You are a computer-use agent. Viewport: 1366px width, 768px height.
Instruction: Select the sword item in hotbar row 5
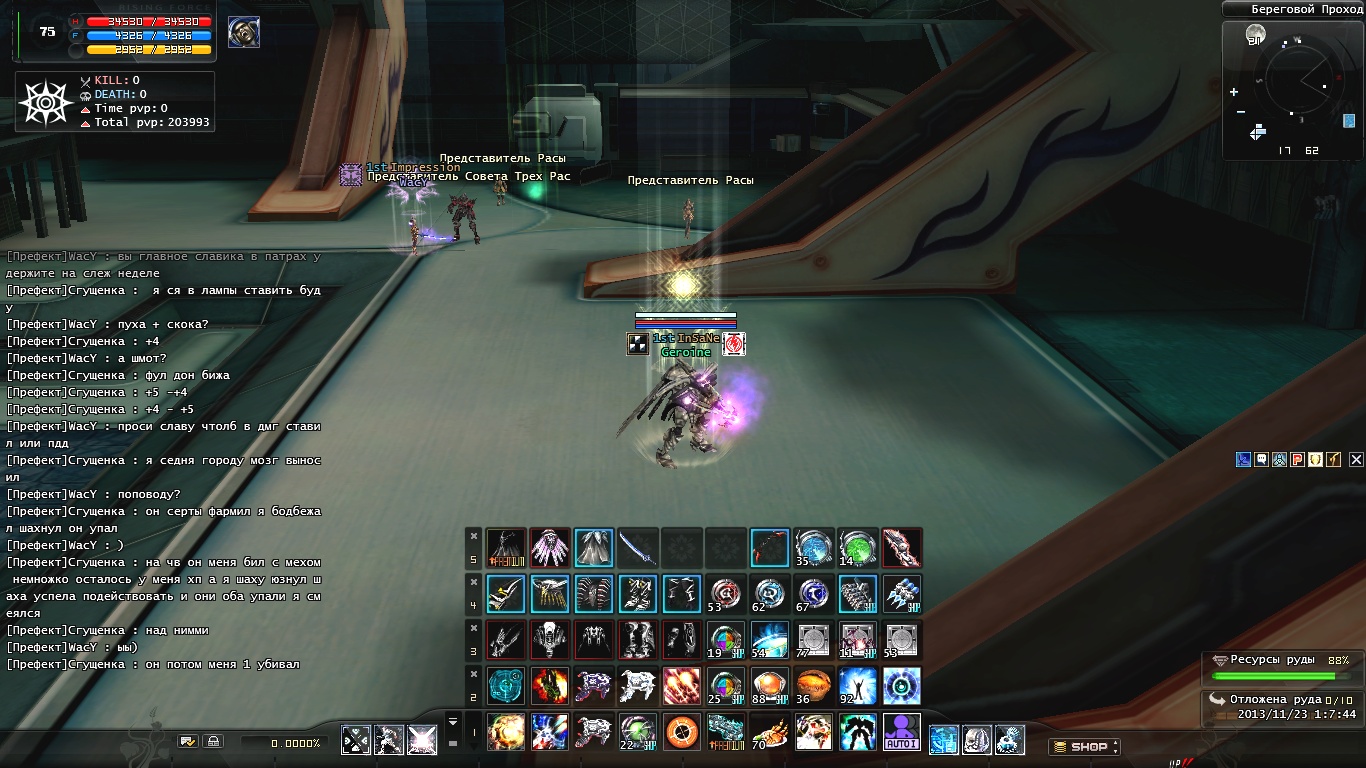point(637,548)
